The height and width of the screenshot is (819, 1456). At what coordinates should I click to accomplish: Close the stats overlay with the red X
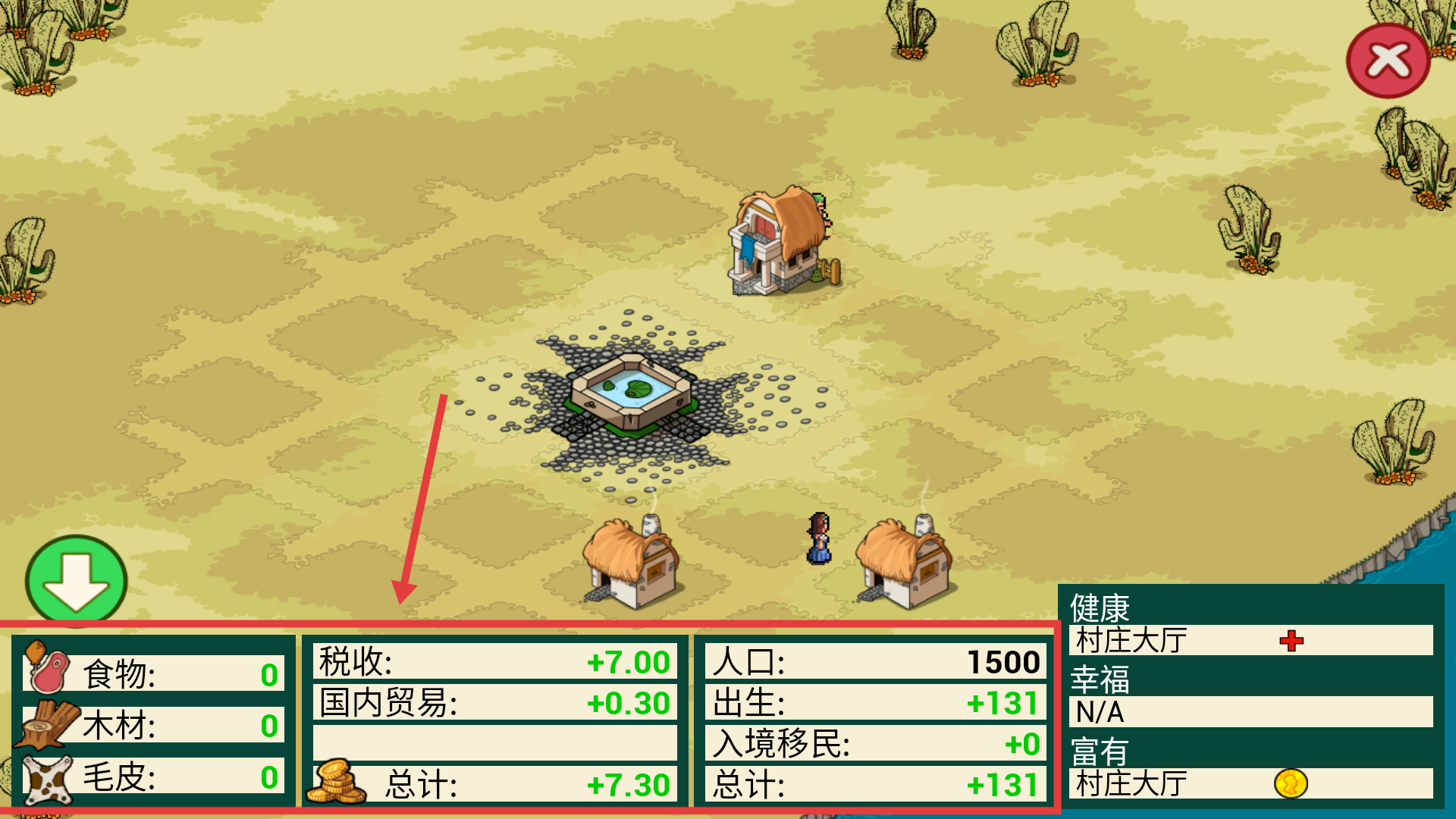click(1388, 61)
